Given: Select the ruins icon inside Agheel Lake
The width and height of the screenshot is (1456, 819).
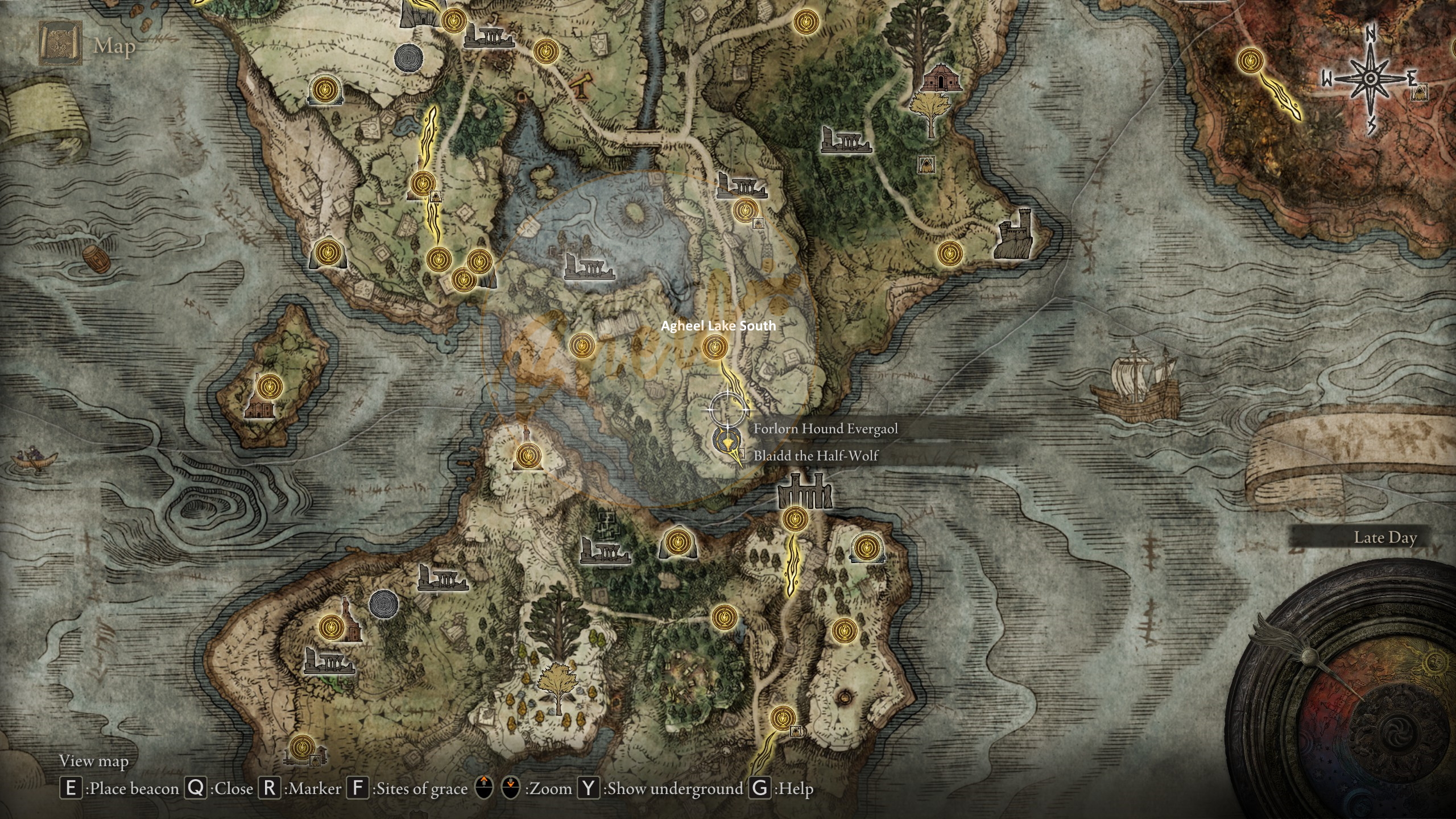Looking at the screenshot, I should pyautogui.click(x=589, y=266).
